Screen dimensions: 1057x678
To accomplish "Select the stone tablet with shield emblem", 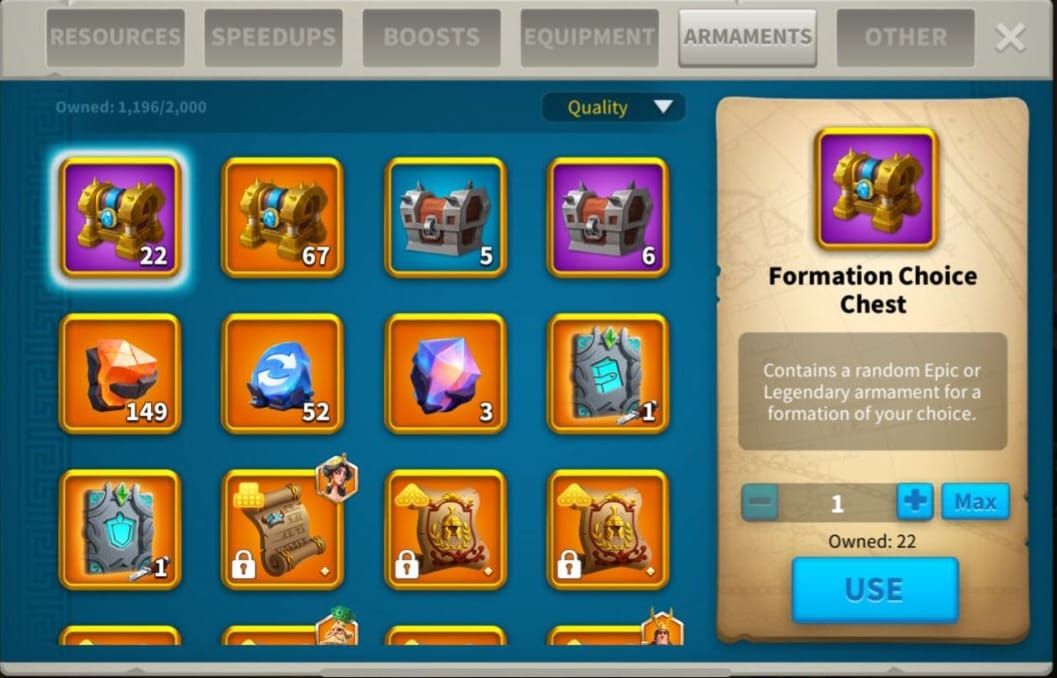I will tap(120, 529).
